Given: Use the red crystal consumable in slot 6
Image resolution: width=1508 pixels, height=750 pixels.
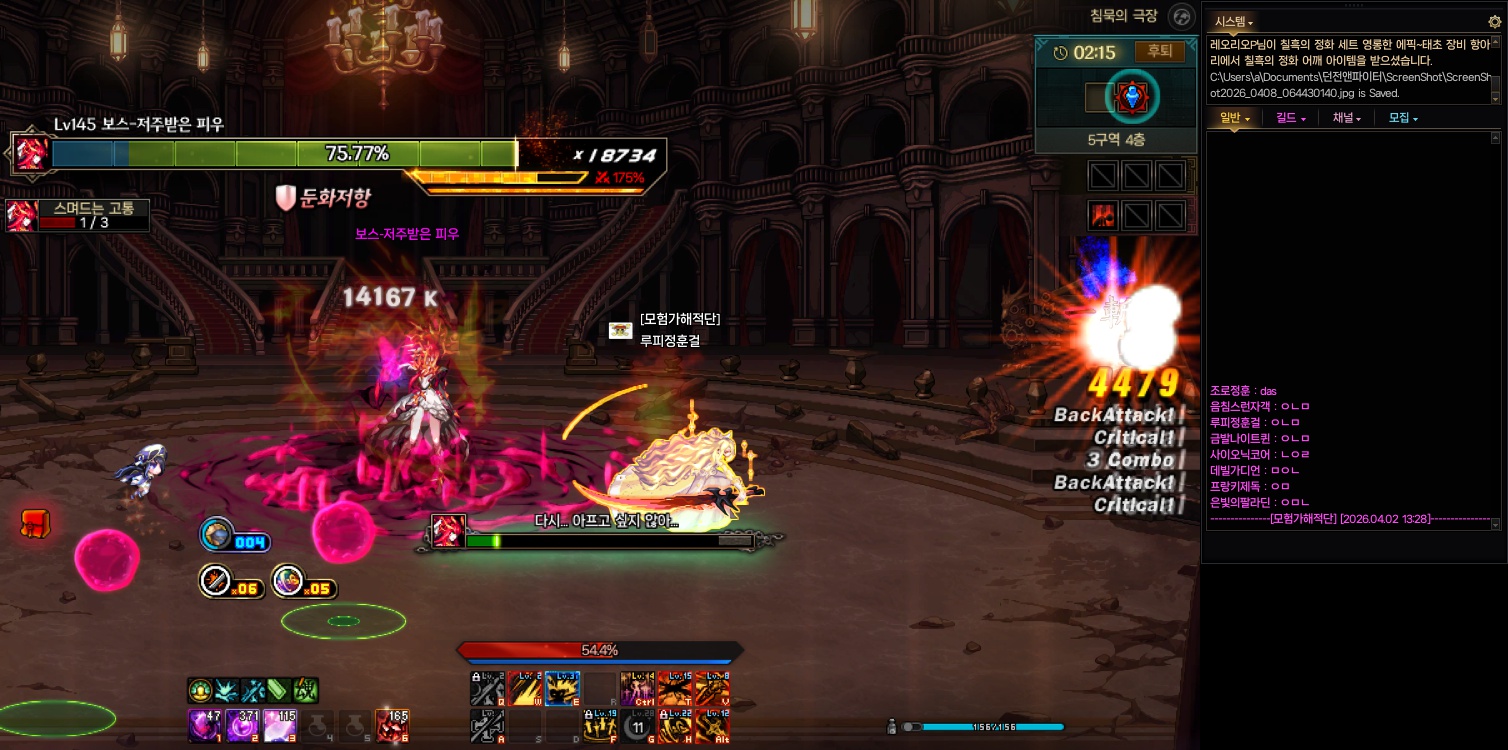Looking at the screenshot, I should point(391,725).
